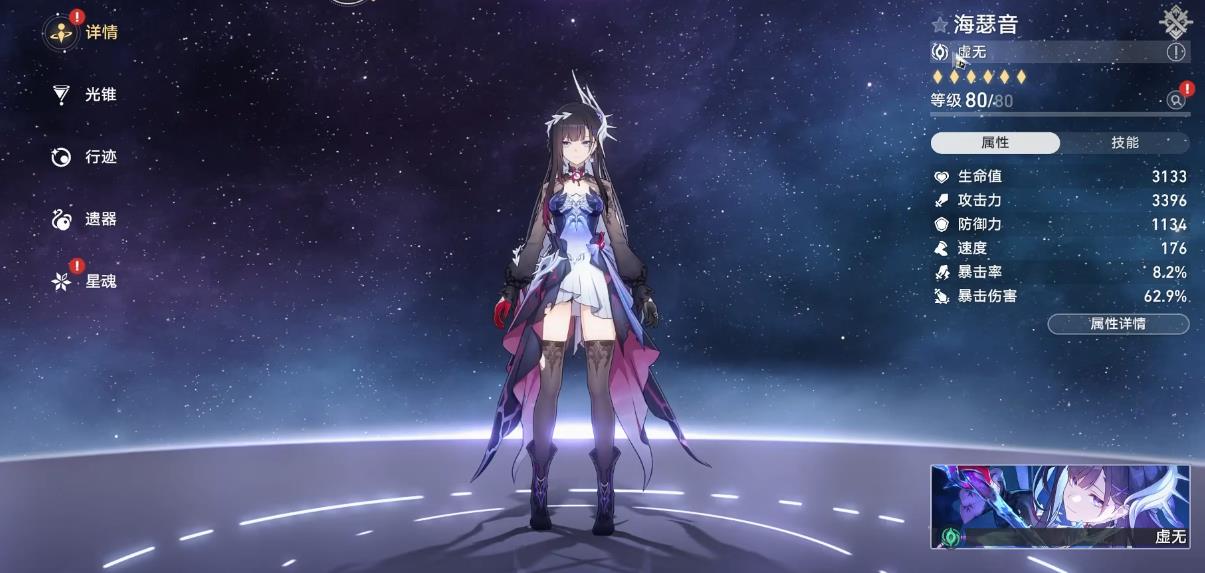Switch to the 技能 skills tab

[1125, 143]
